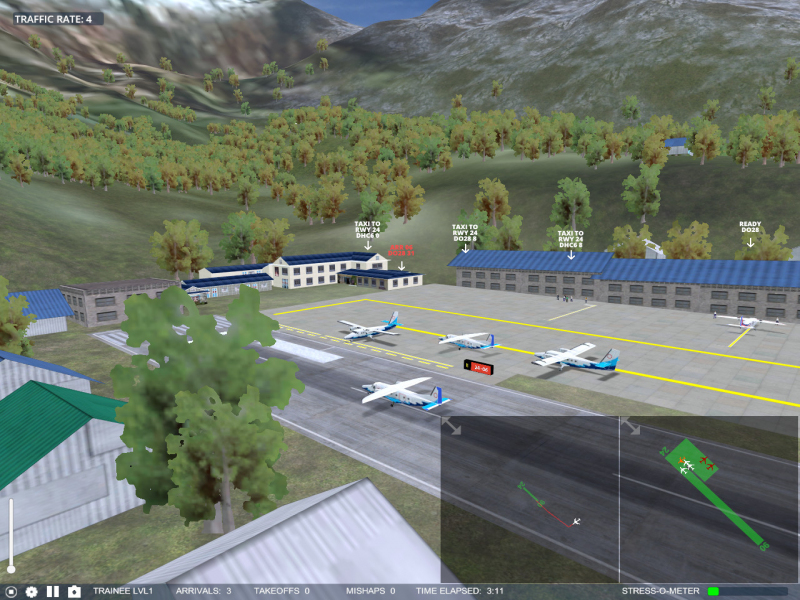Click the white arriving plane on approach radar
Viewport: 800px width, 600px height.
[x=577, y=520]
